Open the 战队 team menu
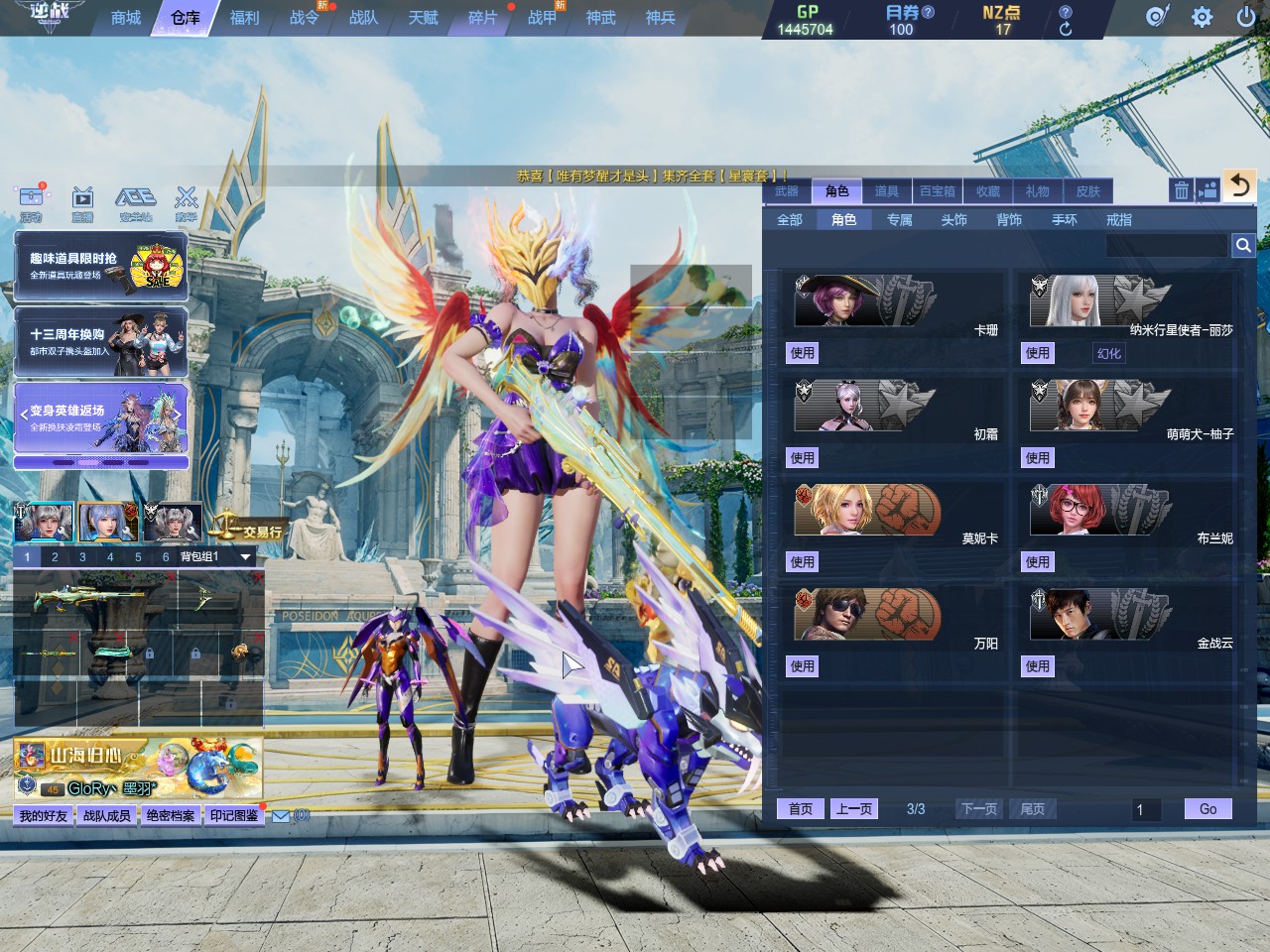 coord(363,18)
